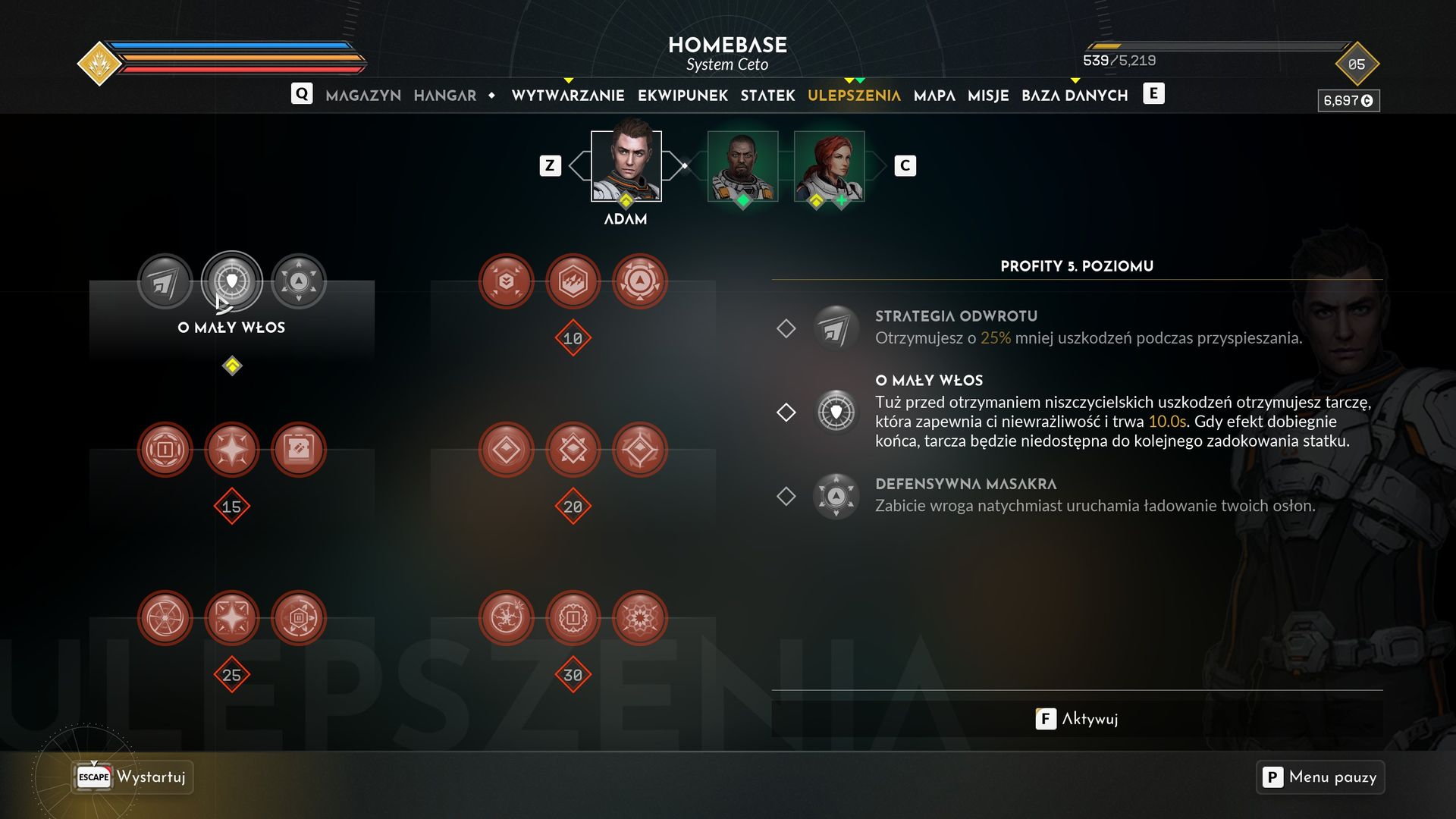
Task: Select the level 25 wheel perk icon
Action: (165, 619)
